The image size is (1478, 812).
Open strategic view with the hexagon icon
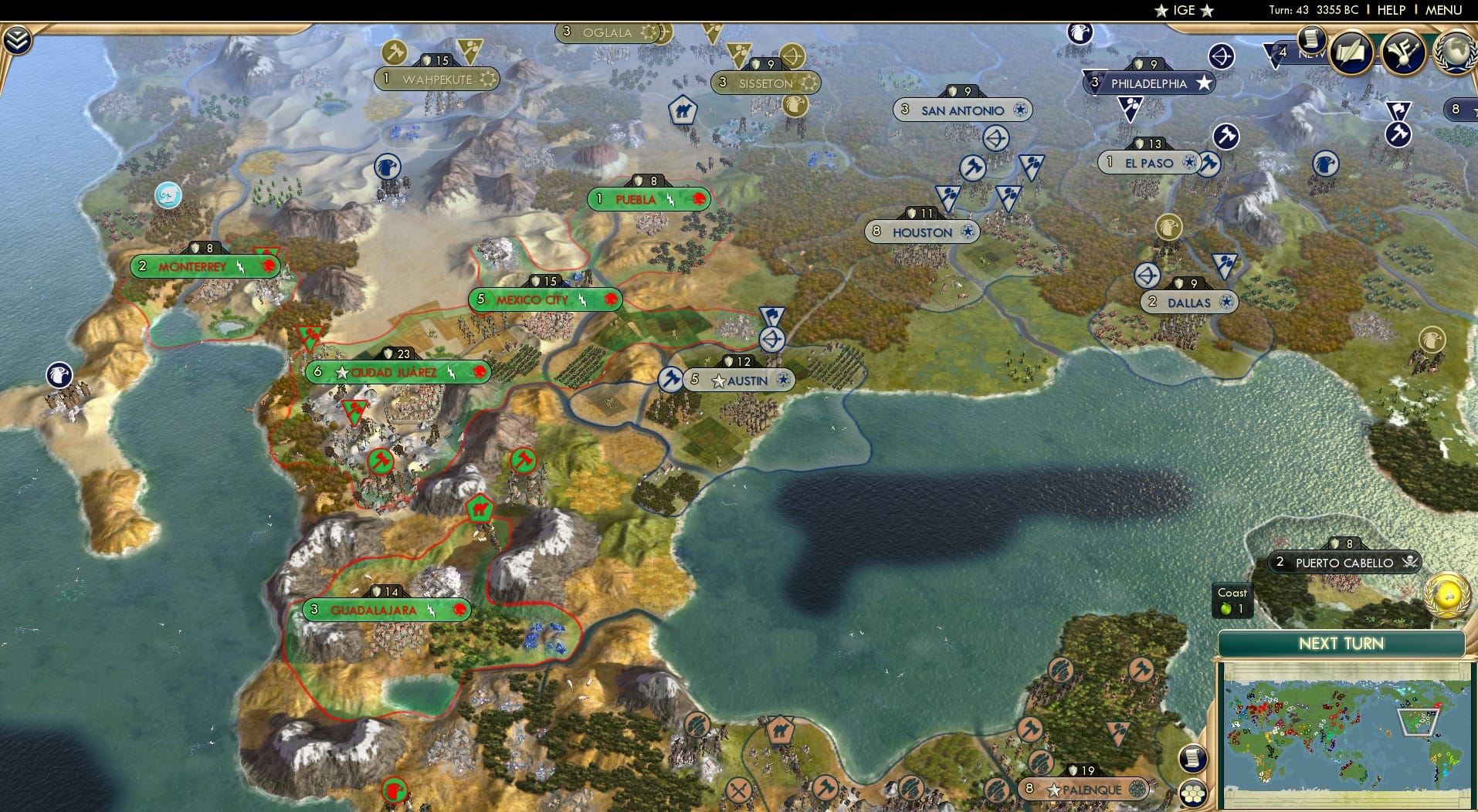(1193, 793)
